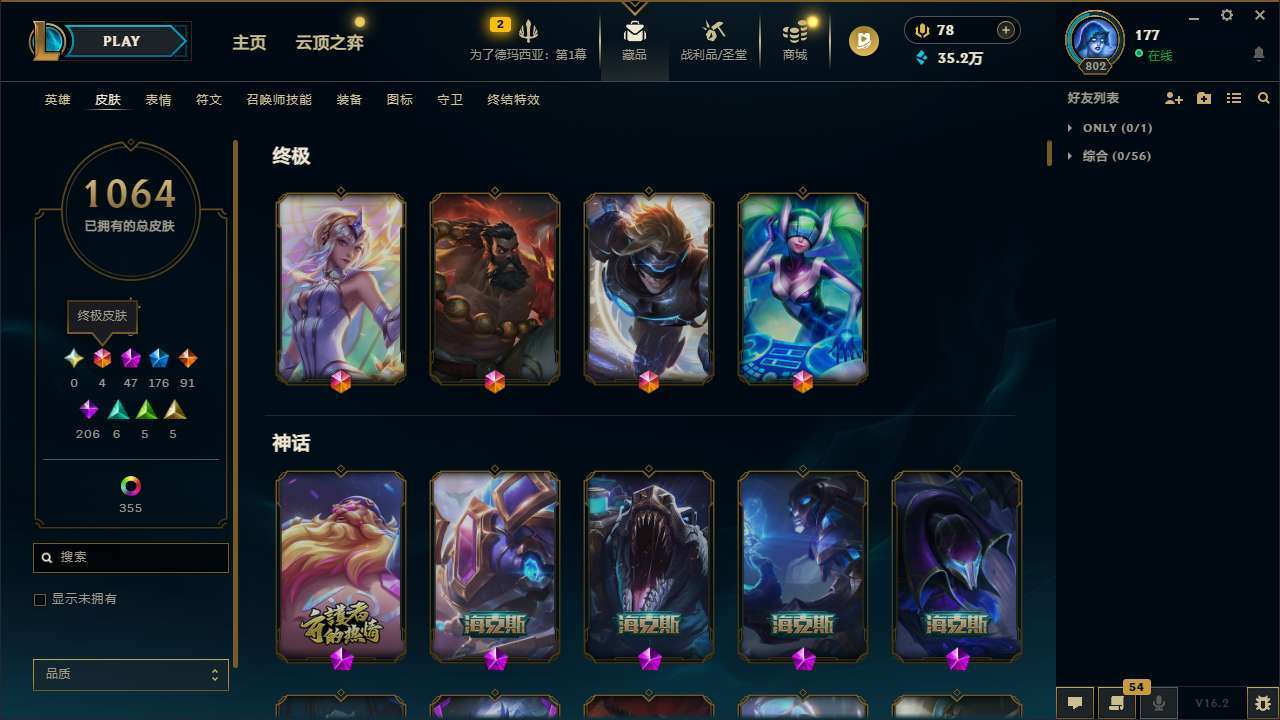Open the Loot/Sanctum (战利品/圣堂) page
The height and width of the screenshot is (720, 1280).
[x=714, y=40]
